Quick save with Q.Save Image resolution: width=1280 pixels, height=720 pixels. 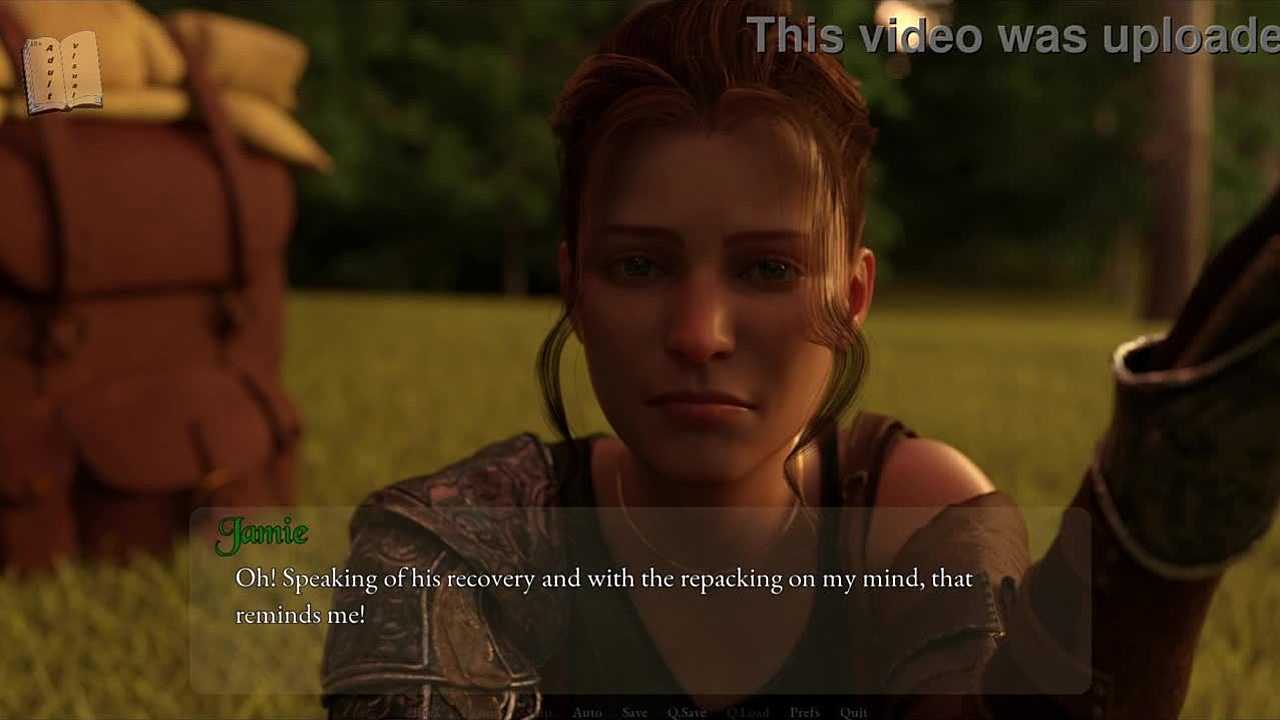point(687,712)
